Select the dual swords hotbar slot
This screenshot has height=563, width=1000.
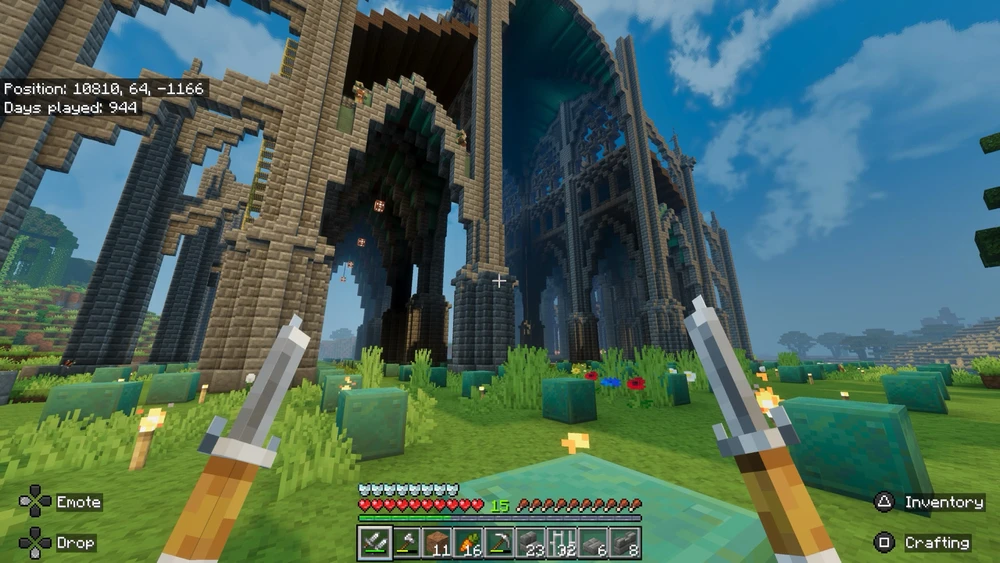pyautogui.click(x=375, y=543)
